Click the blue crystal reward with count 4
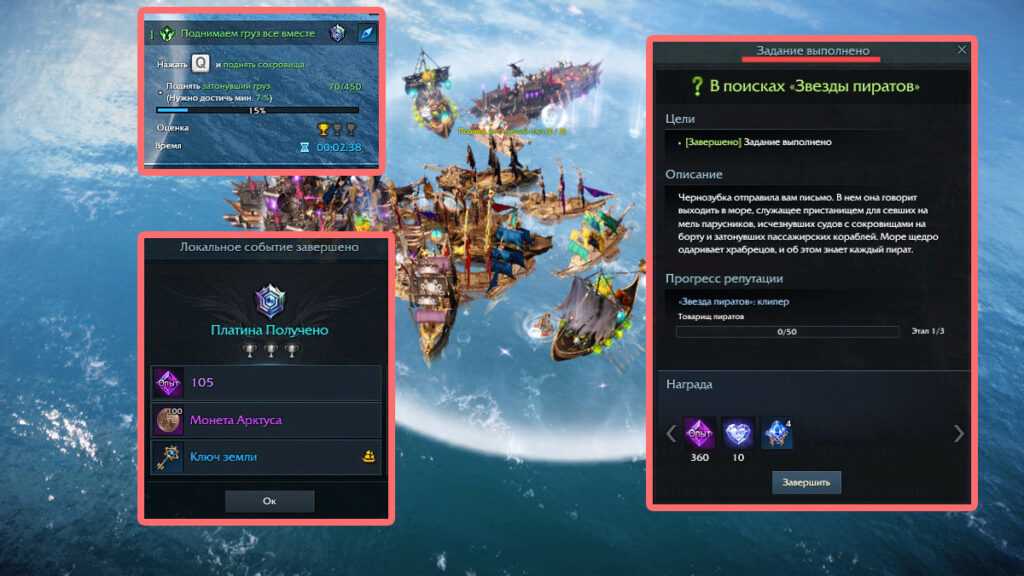This screenshot has height=576, width=1024. [x=777, y=432]
